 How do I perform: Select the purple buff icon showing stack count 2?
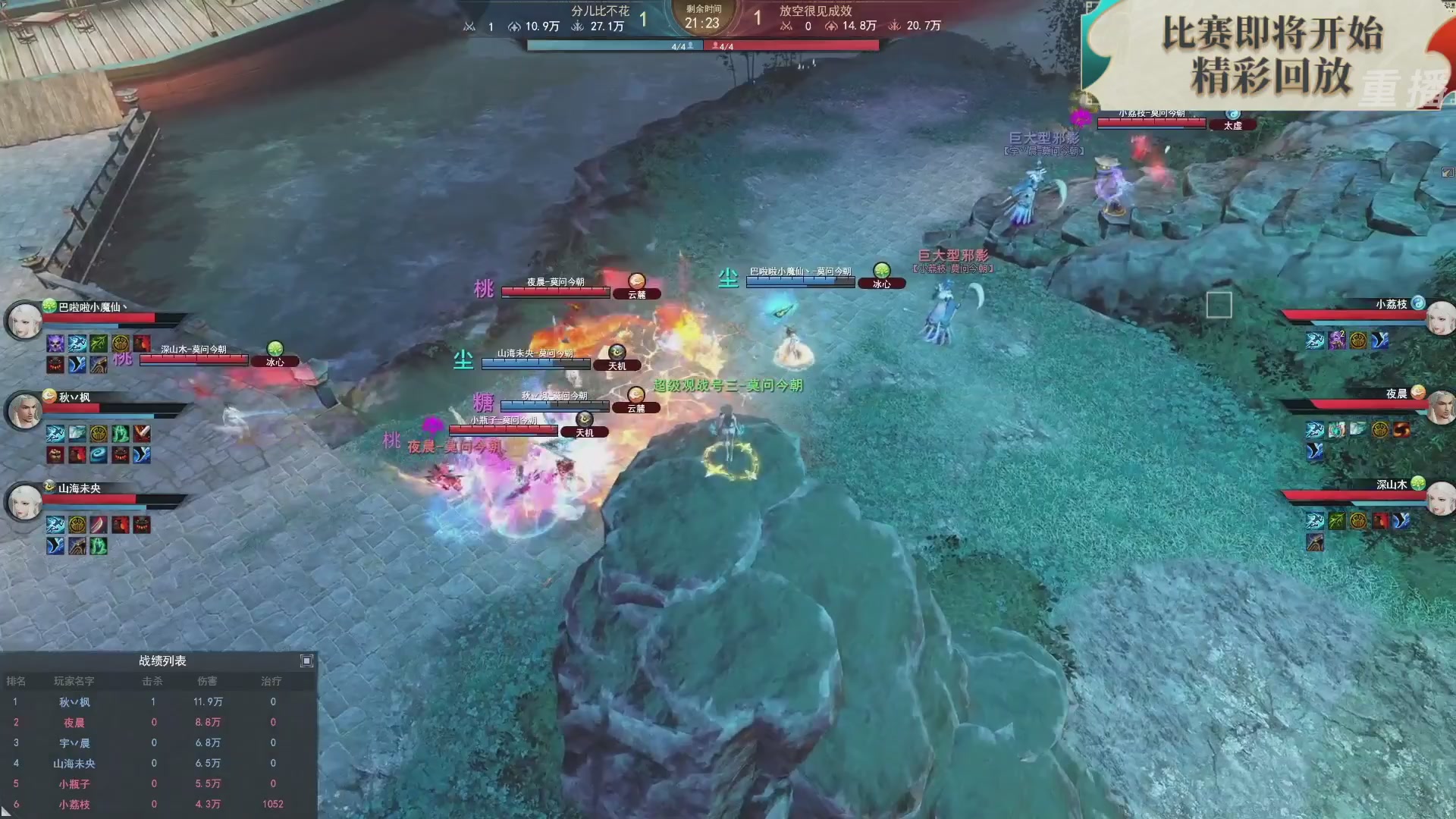(1336, 340)
